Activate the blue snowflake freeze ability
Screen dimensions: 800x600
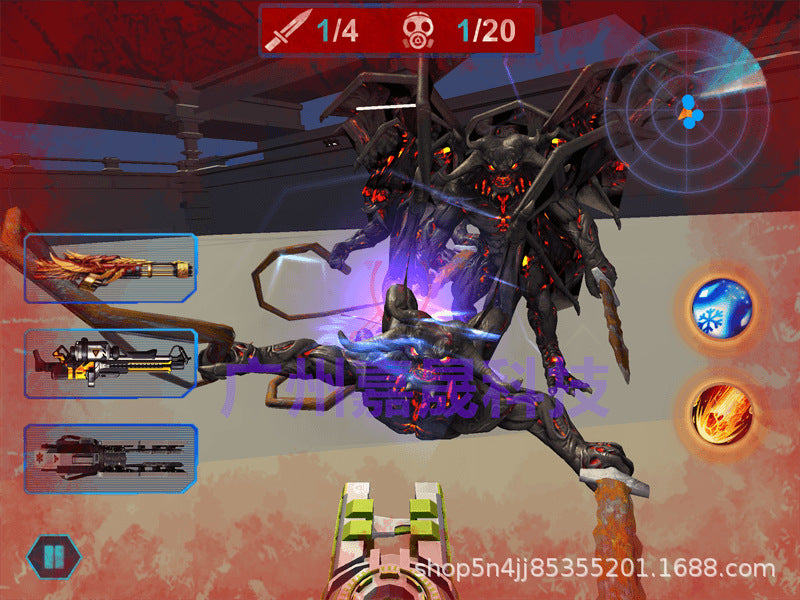[720, 306]
